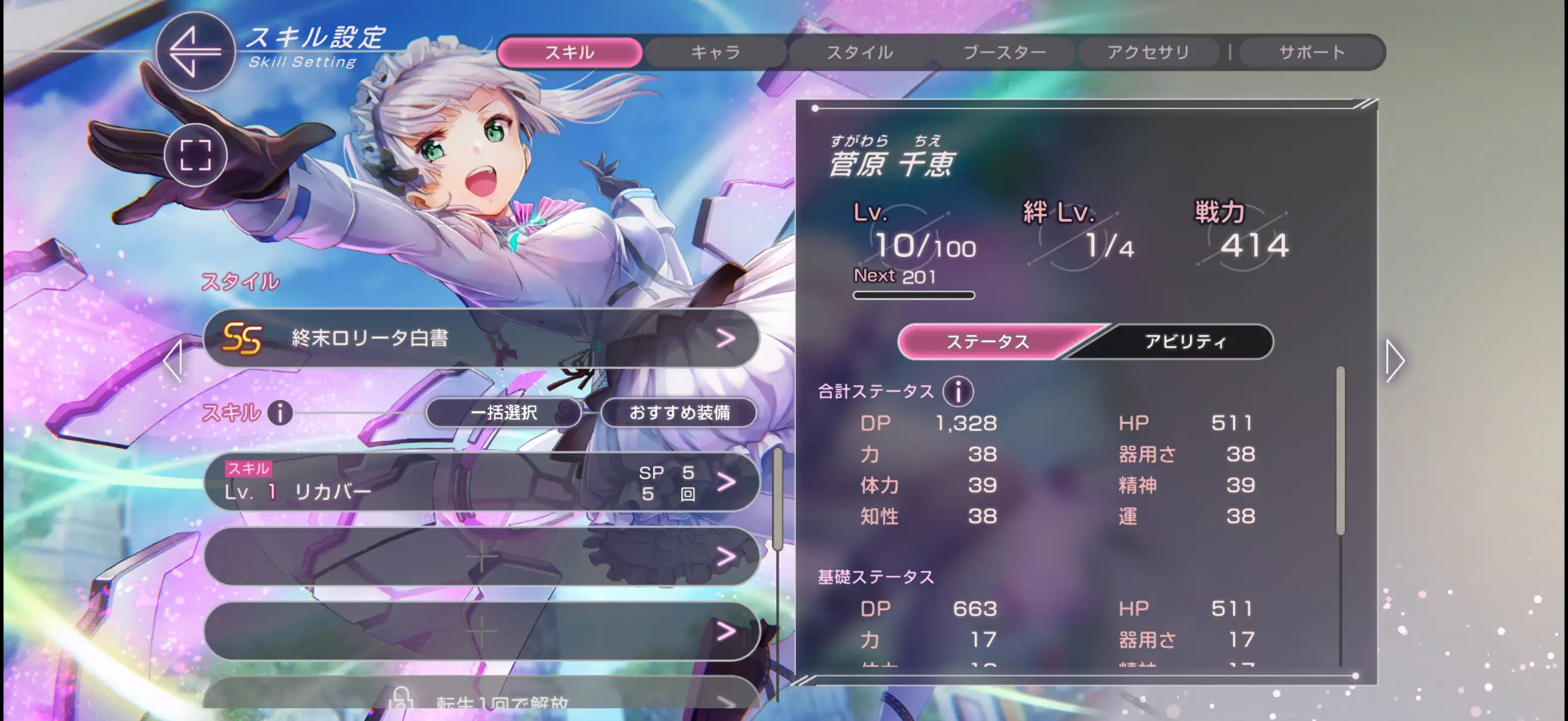This screenshot has height=721, width=1568.
Task: Click the おすすめ装備 button
Action: tap(678, 413)
